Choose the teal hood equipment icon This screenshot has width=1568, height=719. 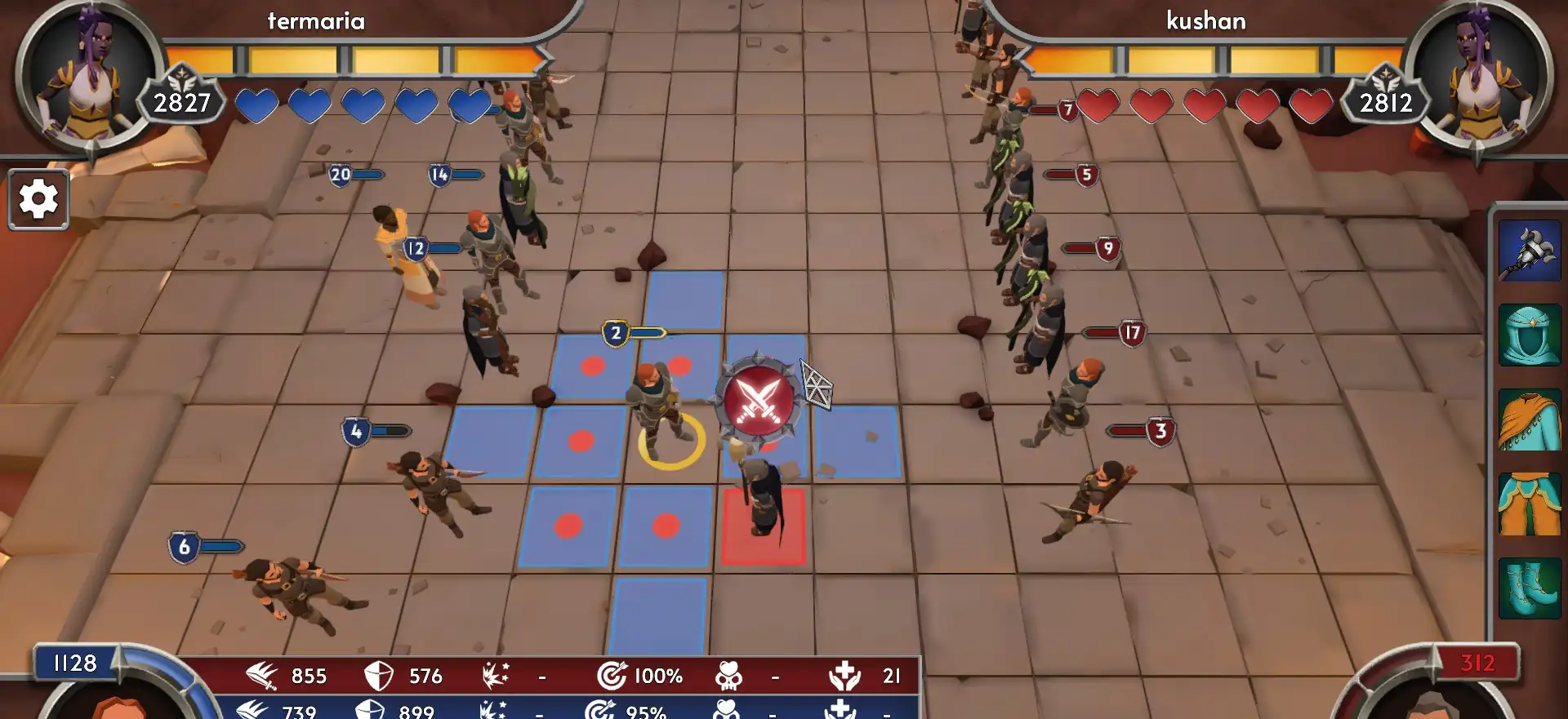pos(1529,335)
